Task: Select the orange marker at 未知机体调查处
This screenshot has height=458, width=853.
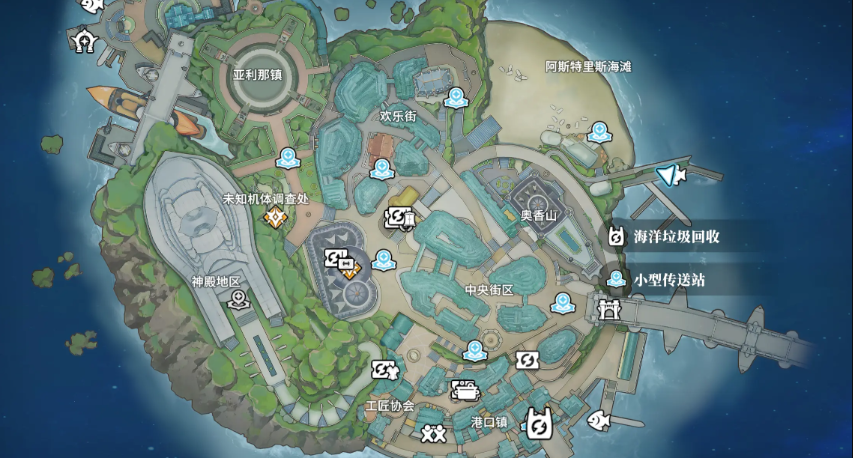Action: click(x=273, y=216)
